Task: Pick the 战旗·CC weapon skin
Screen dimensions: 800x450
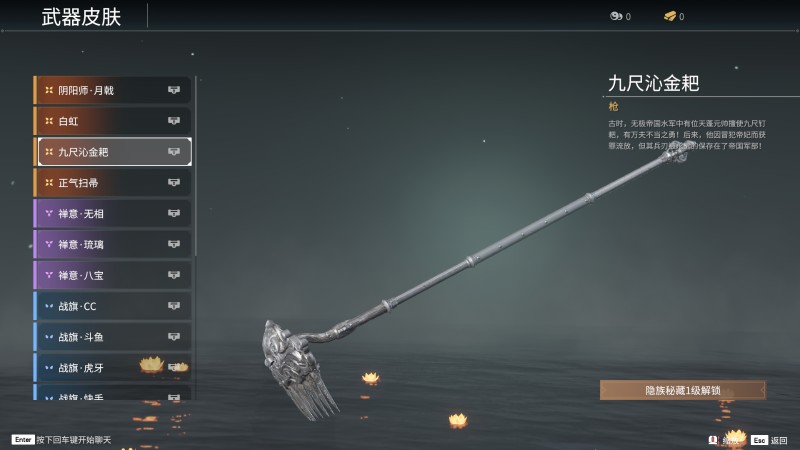Action: pyautogui.click(x=112, y=306)
